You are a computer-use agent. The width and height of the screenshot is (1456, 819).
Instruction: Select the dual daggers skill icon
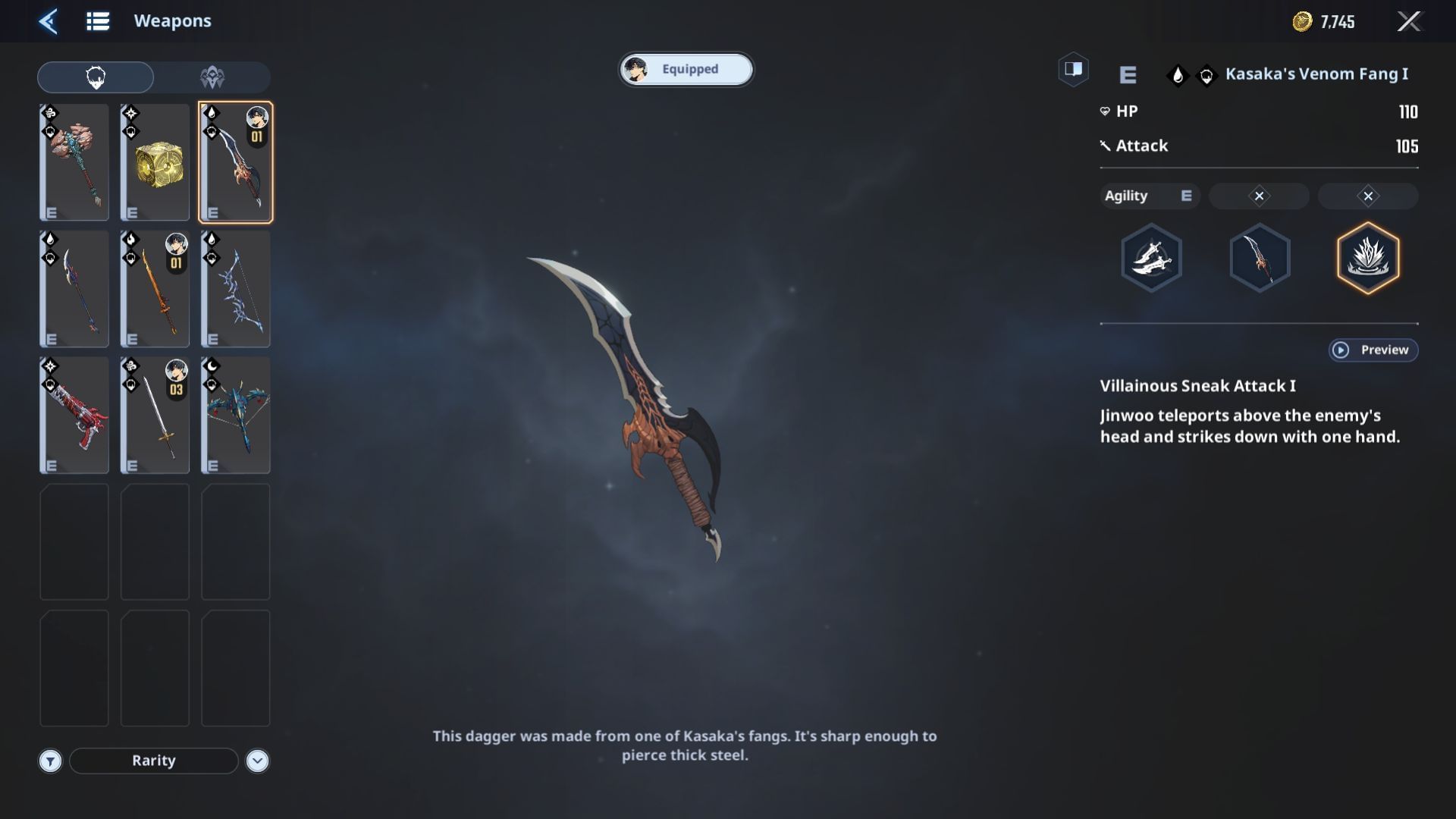click(x=1150, y=258)
